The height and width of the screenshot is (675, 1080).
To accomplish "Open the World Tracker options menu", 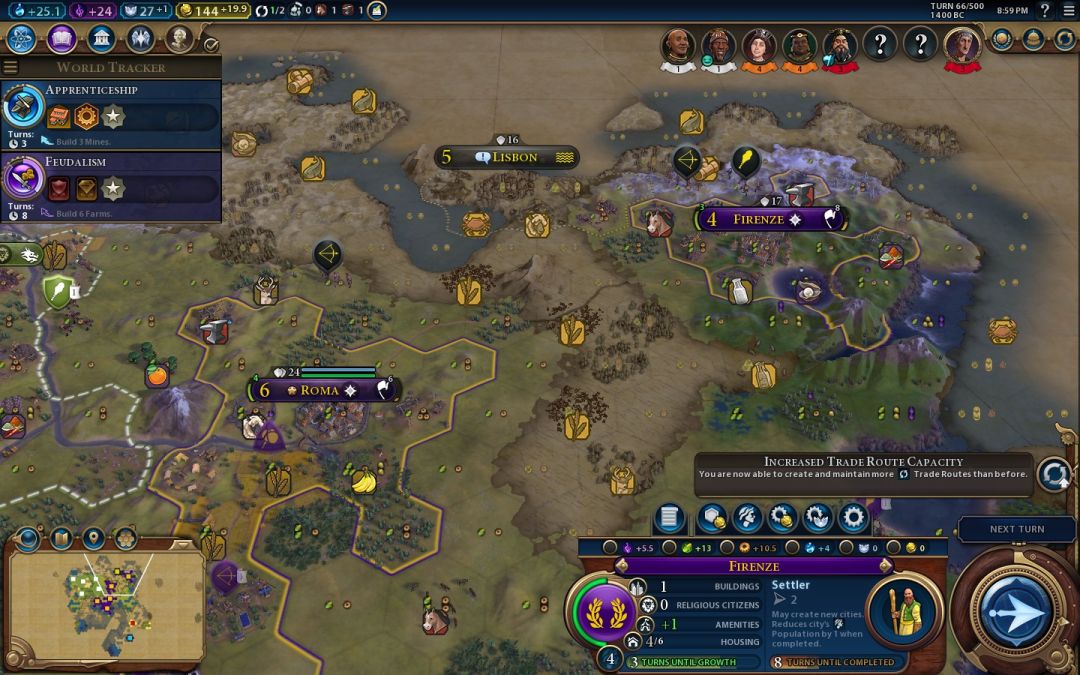I will (10, 68).
